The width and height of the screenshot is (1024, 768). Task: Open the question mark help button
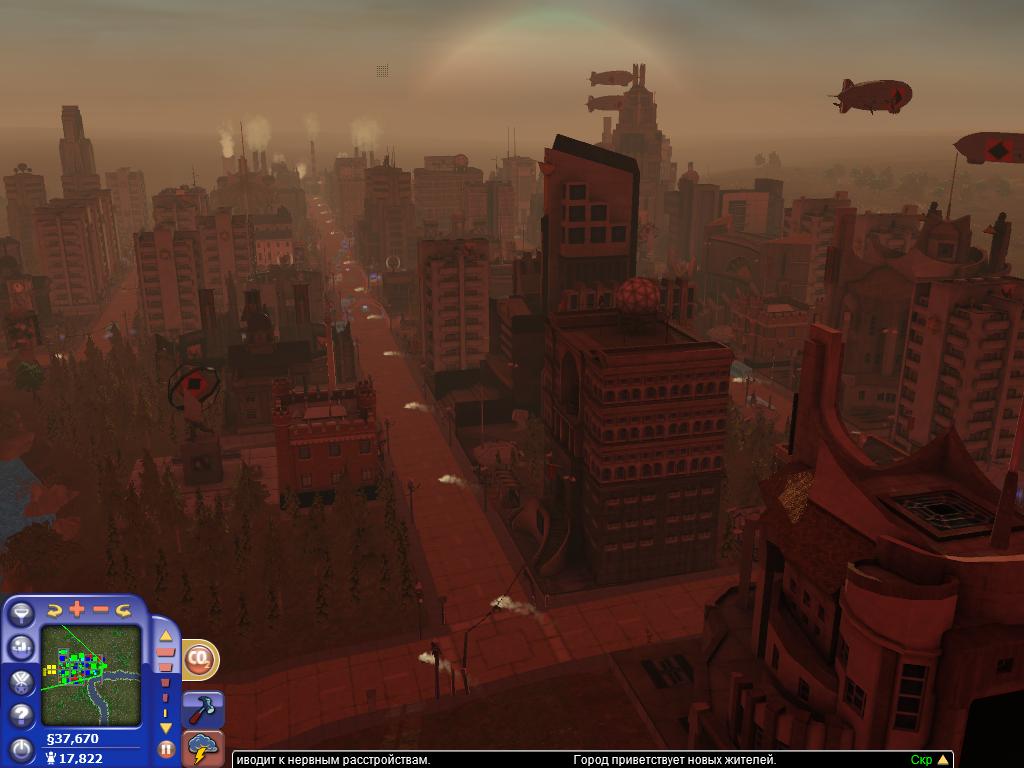point(21,714)
